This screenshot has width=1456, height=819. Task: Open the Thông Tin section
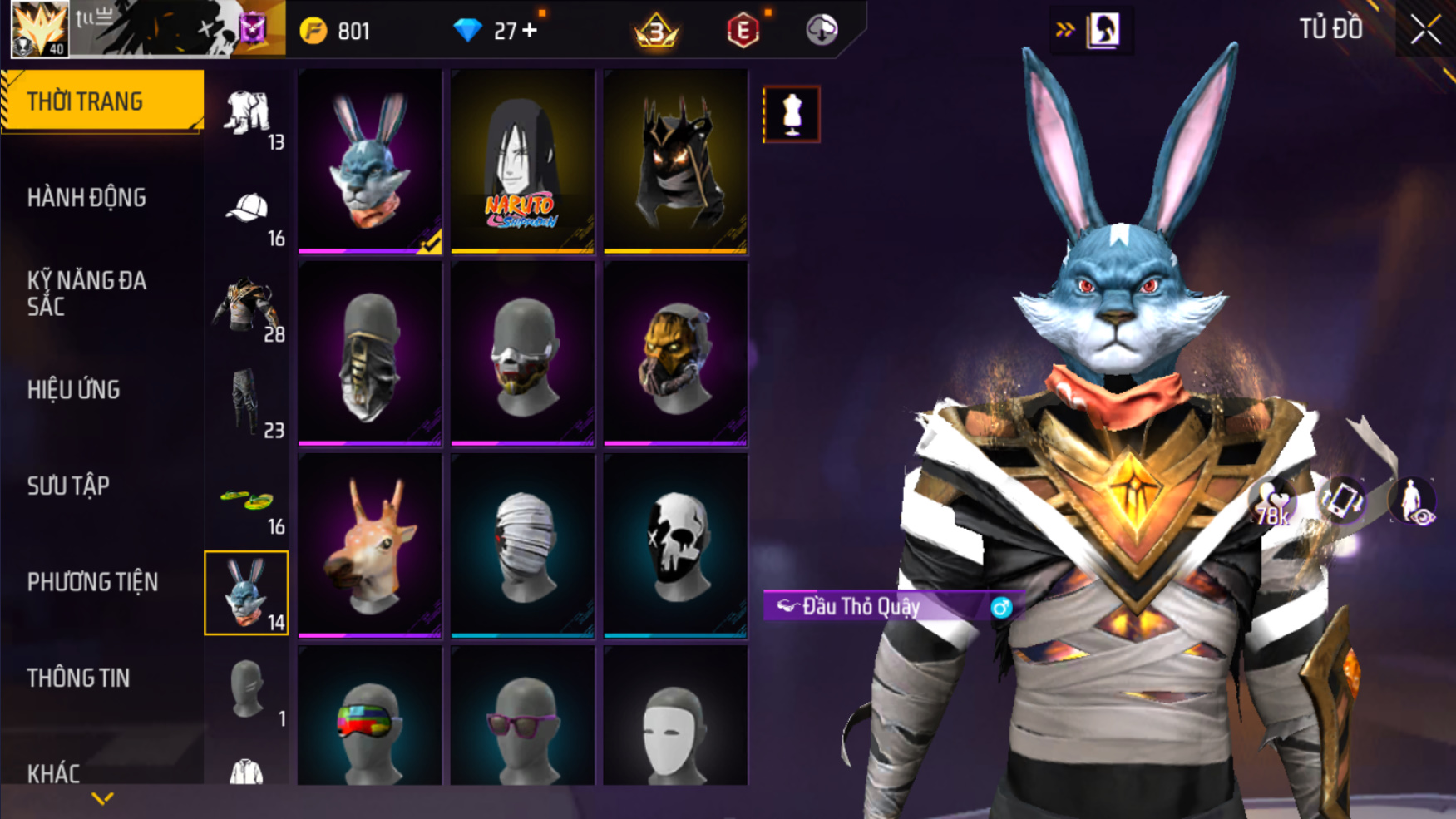coord(78,678)
